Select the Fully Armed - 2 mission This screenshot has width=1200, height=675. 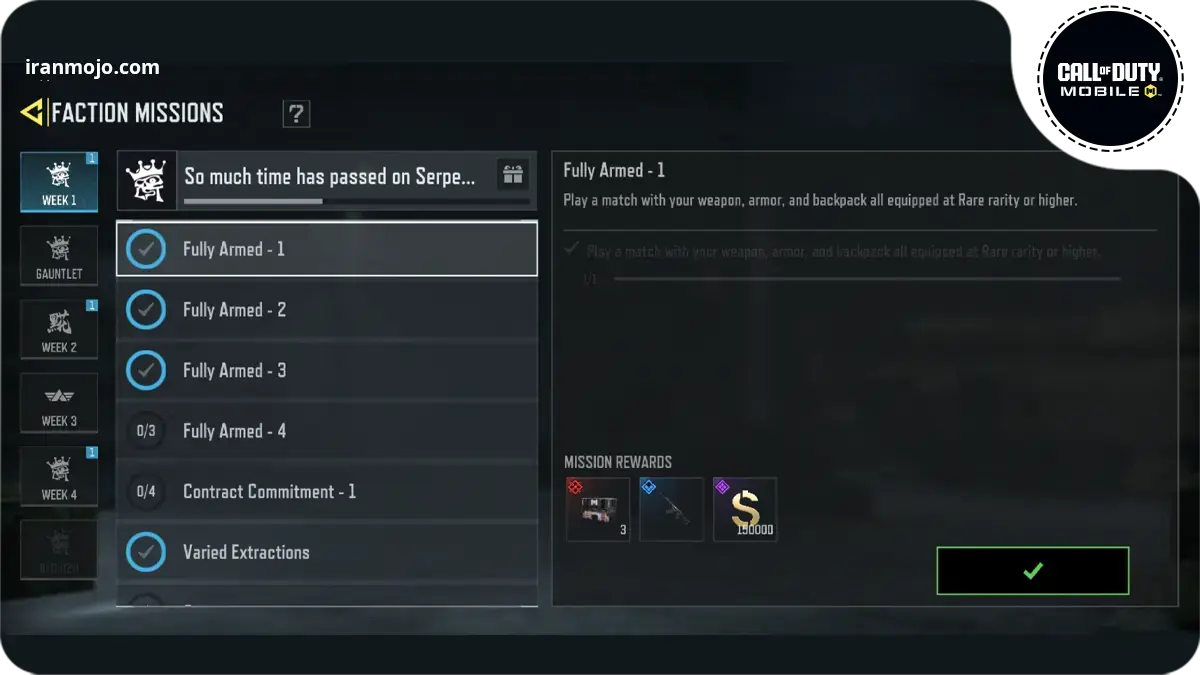click(x=327, y=310)
